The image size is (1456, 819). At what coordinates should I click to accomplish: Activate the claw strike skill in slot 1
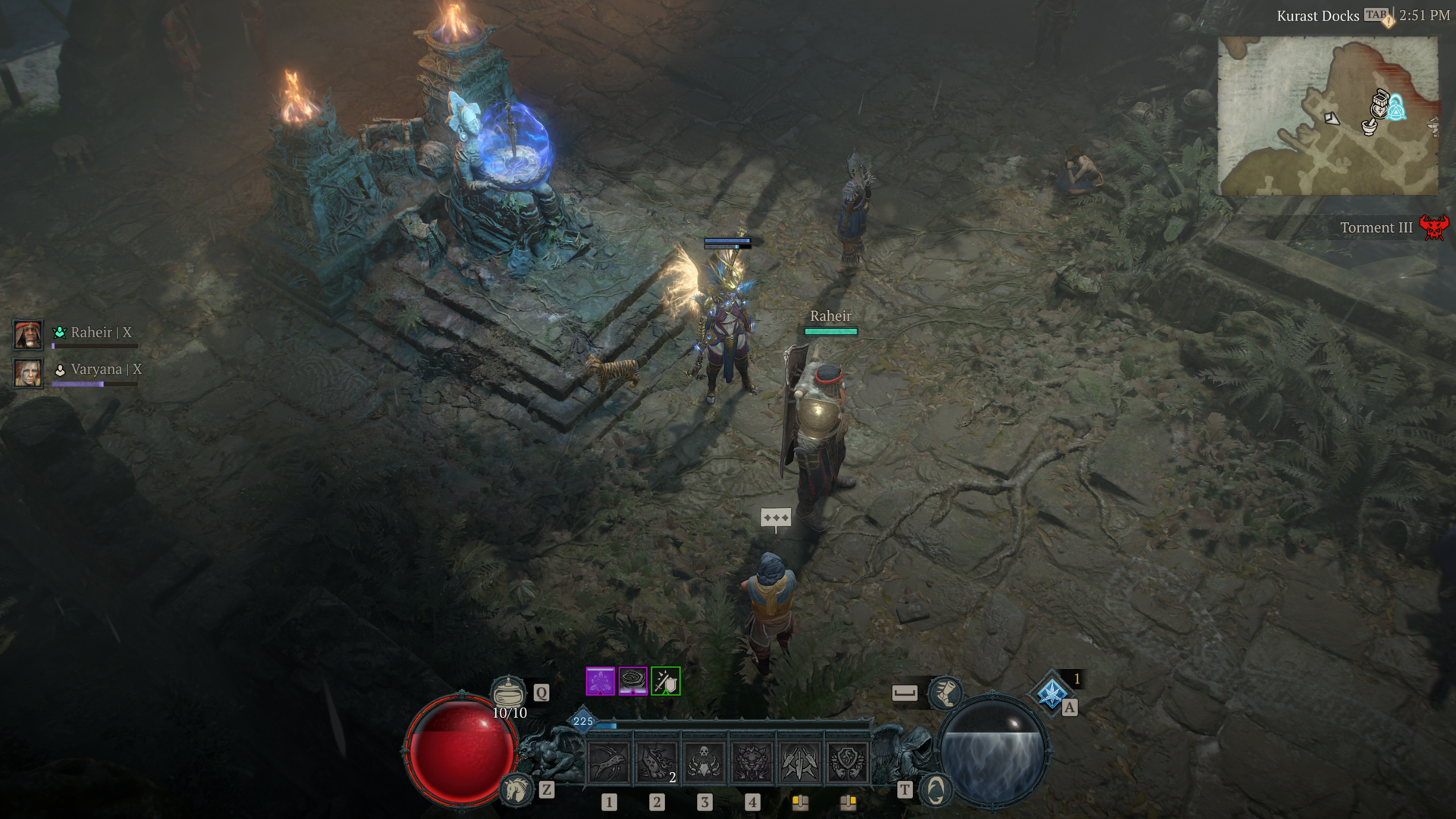(x=609, y=761)
